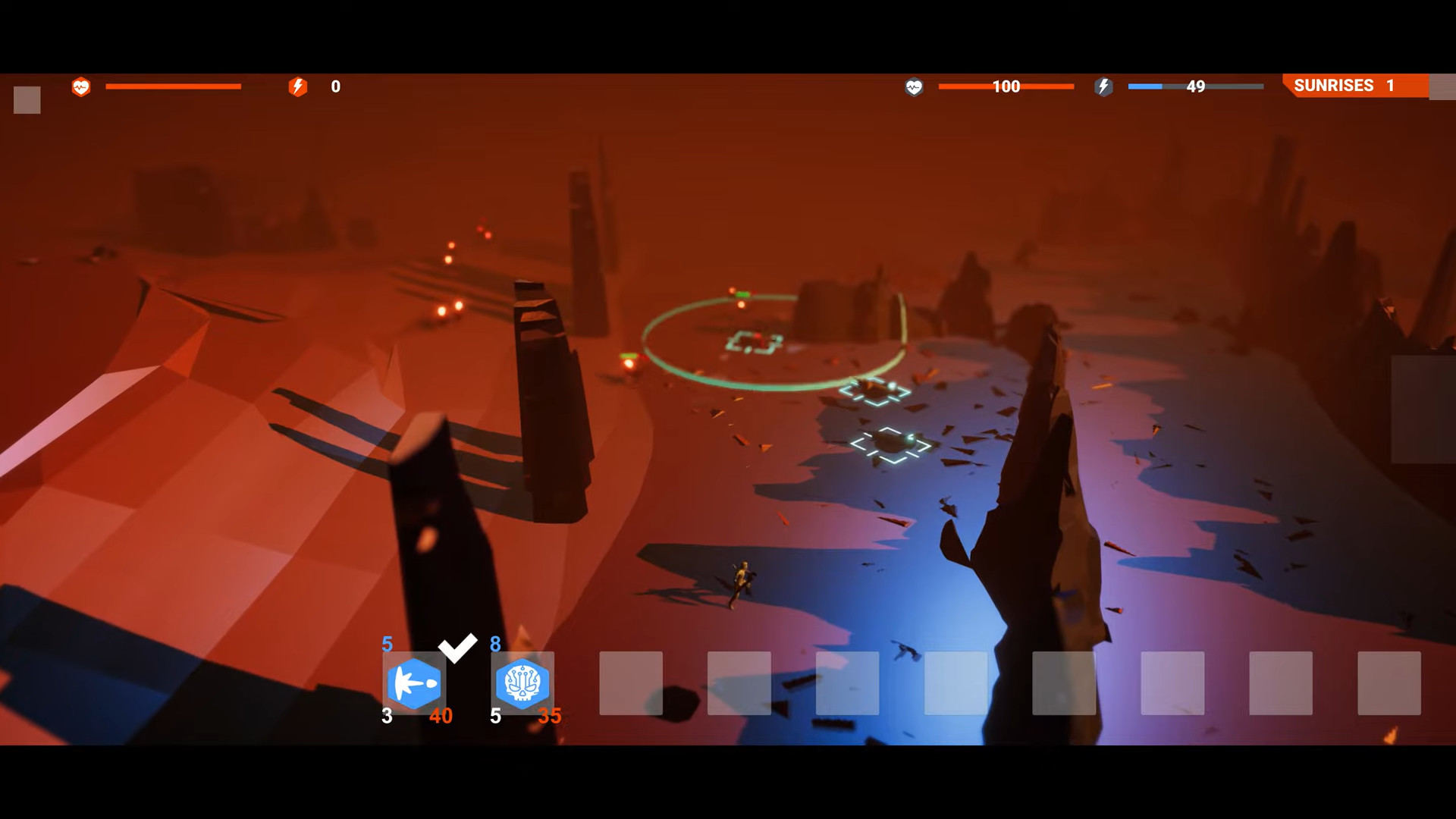Click the white 3 charge counter
Screen dimensions: 1456x819
point(387,715)
